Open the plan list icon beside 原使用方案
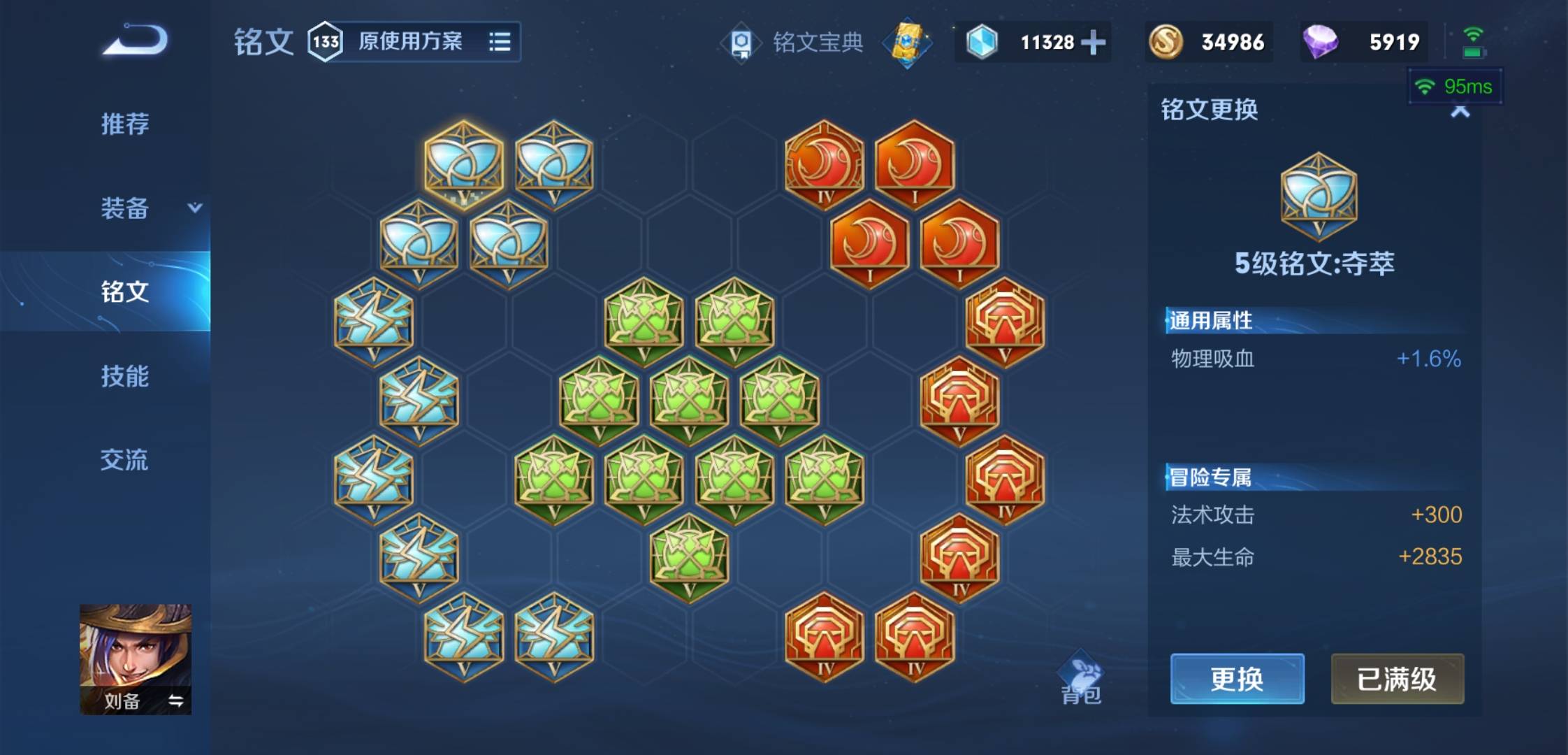1568x755 pixels. 501,42
